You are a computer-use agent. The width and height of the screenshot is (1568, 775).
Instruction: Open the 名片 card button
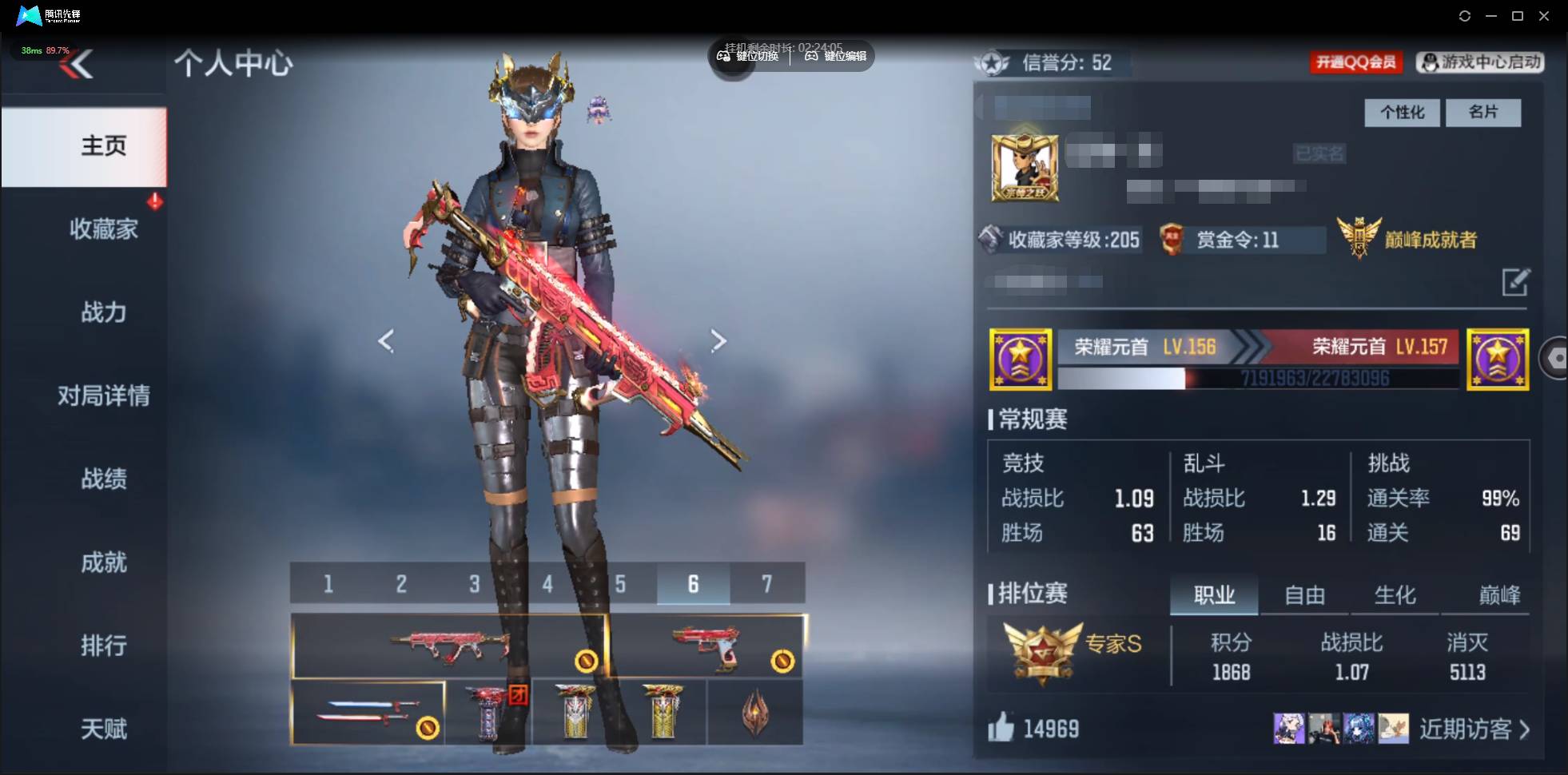pos(1483,113)
